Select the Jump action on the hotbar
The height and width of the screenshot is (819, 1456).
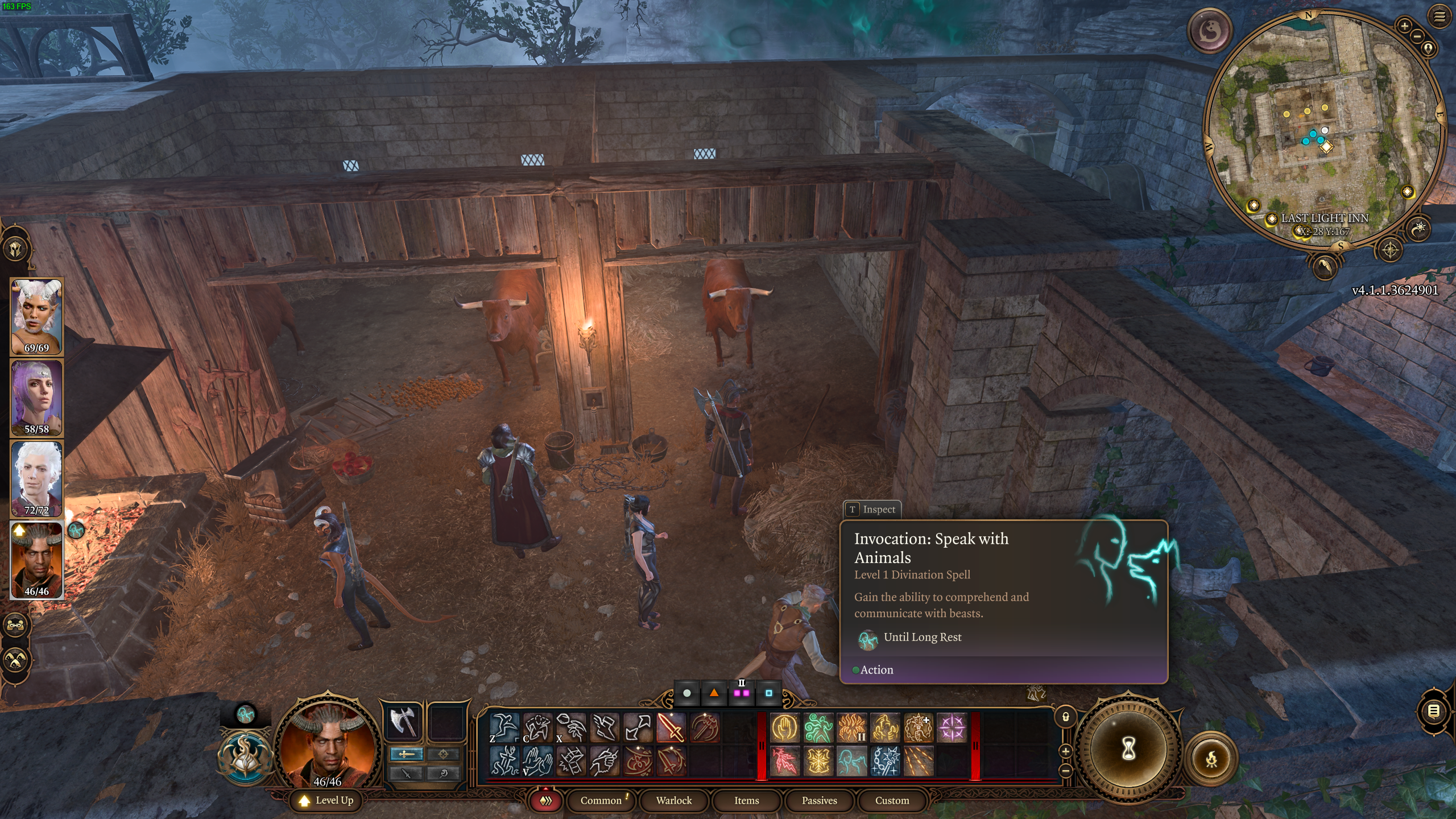point(503,729)
